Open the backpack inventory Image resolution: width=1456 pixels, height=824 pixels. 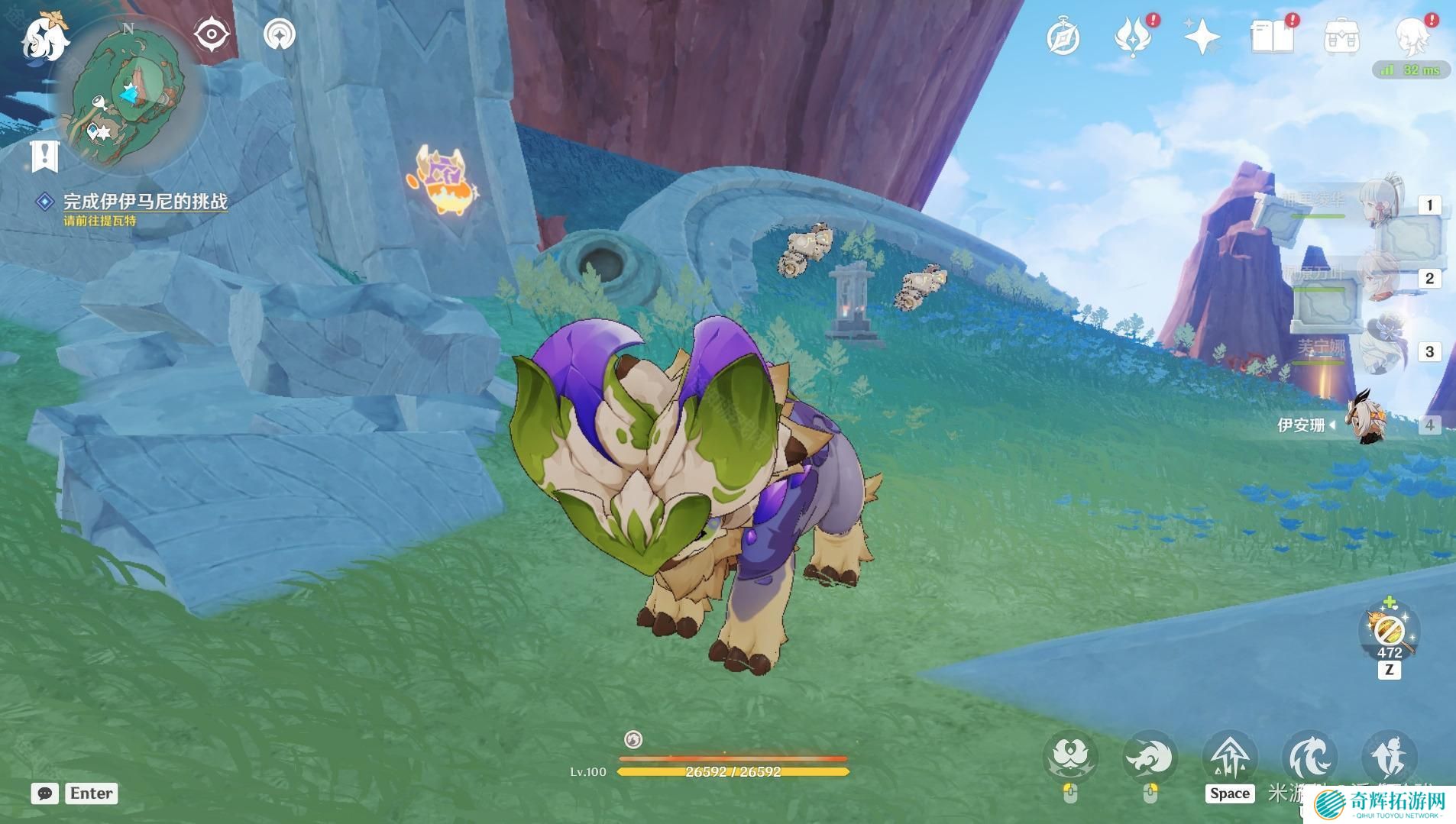tap(1341, 37)
